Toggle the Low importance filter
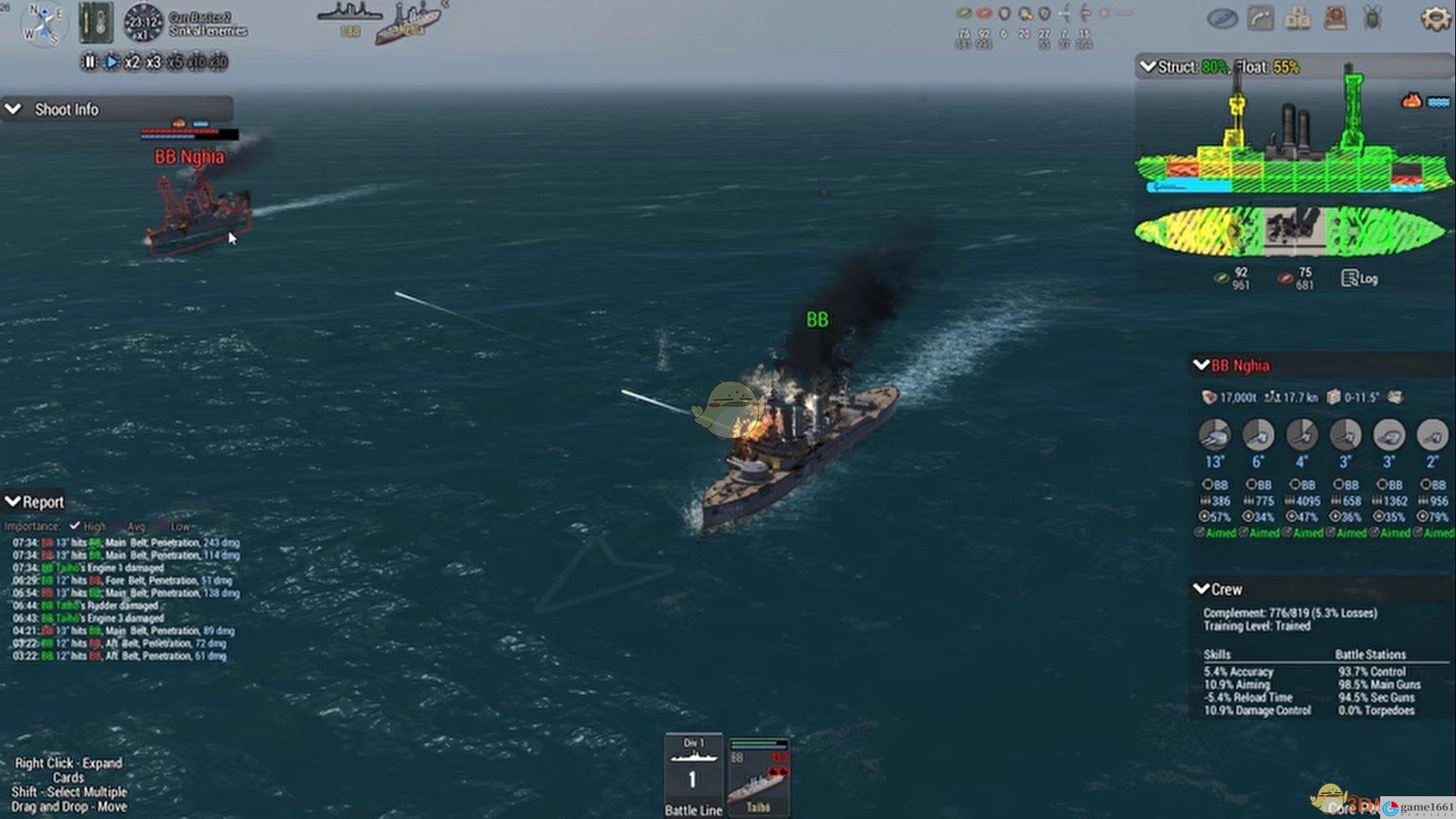1456x819 pixels. [x=162, y=526]
